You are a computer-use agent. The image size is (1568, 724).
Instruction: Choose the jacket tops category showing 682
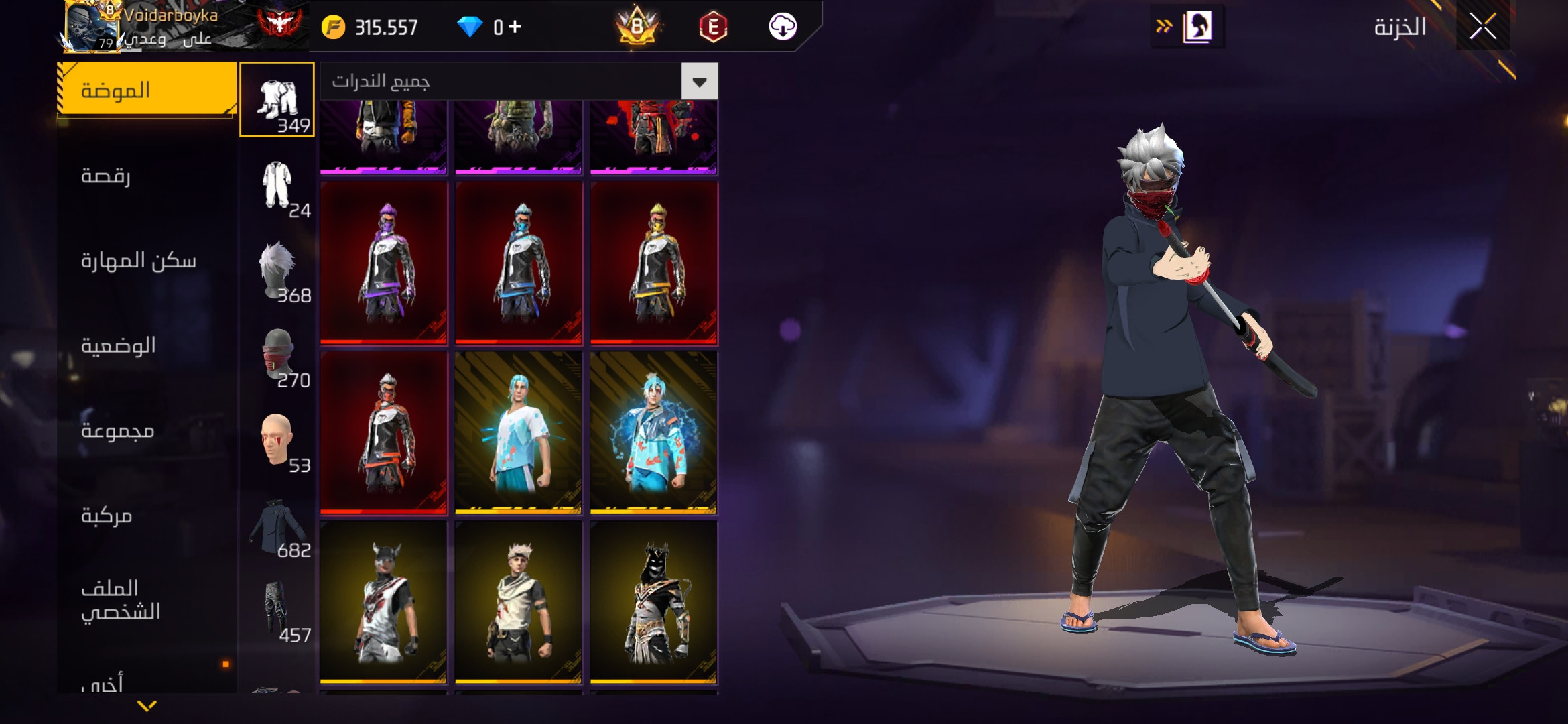tap(277, 526)
